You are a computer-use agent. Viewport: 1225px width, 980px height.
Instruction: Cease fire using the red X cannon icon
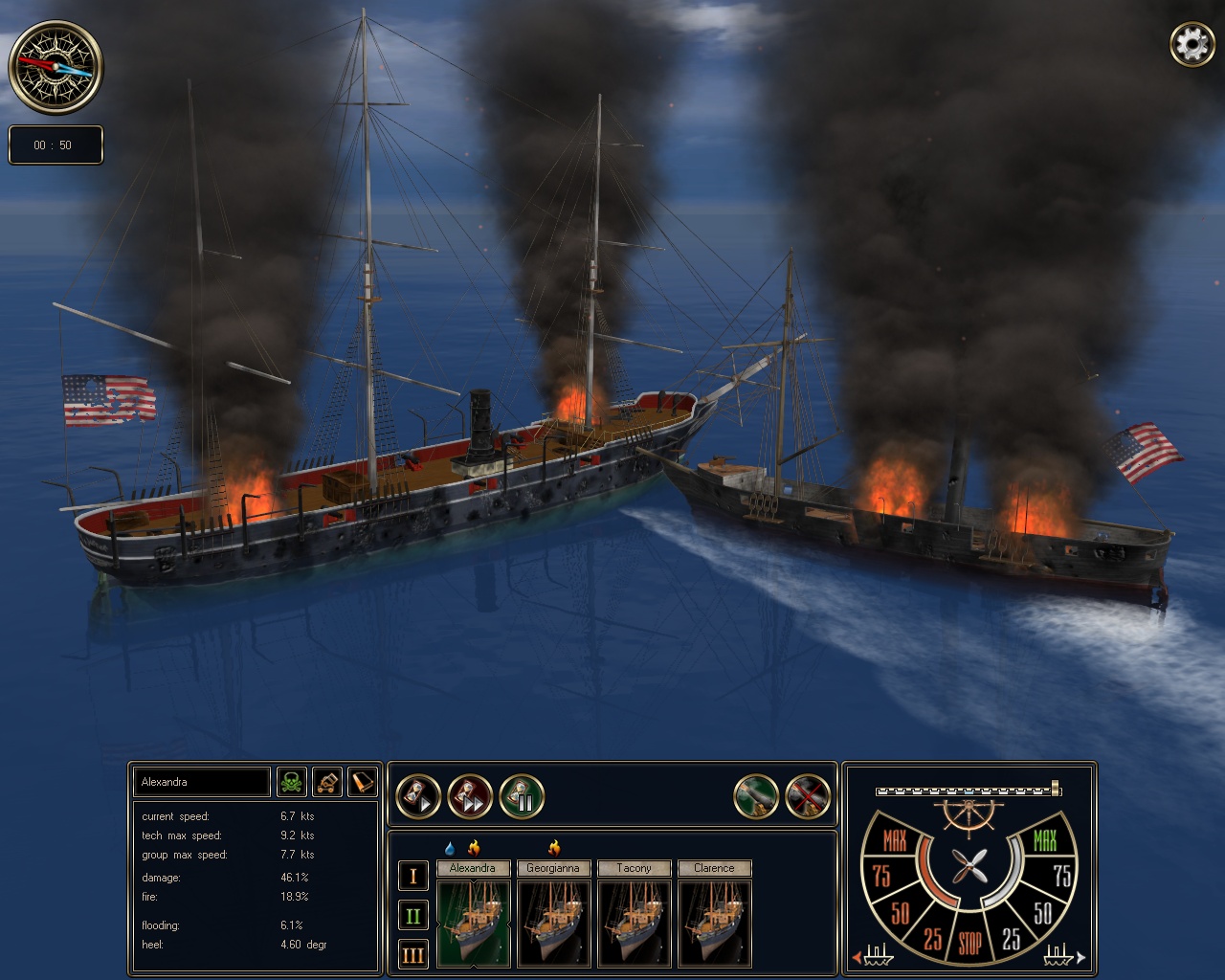807,795
